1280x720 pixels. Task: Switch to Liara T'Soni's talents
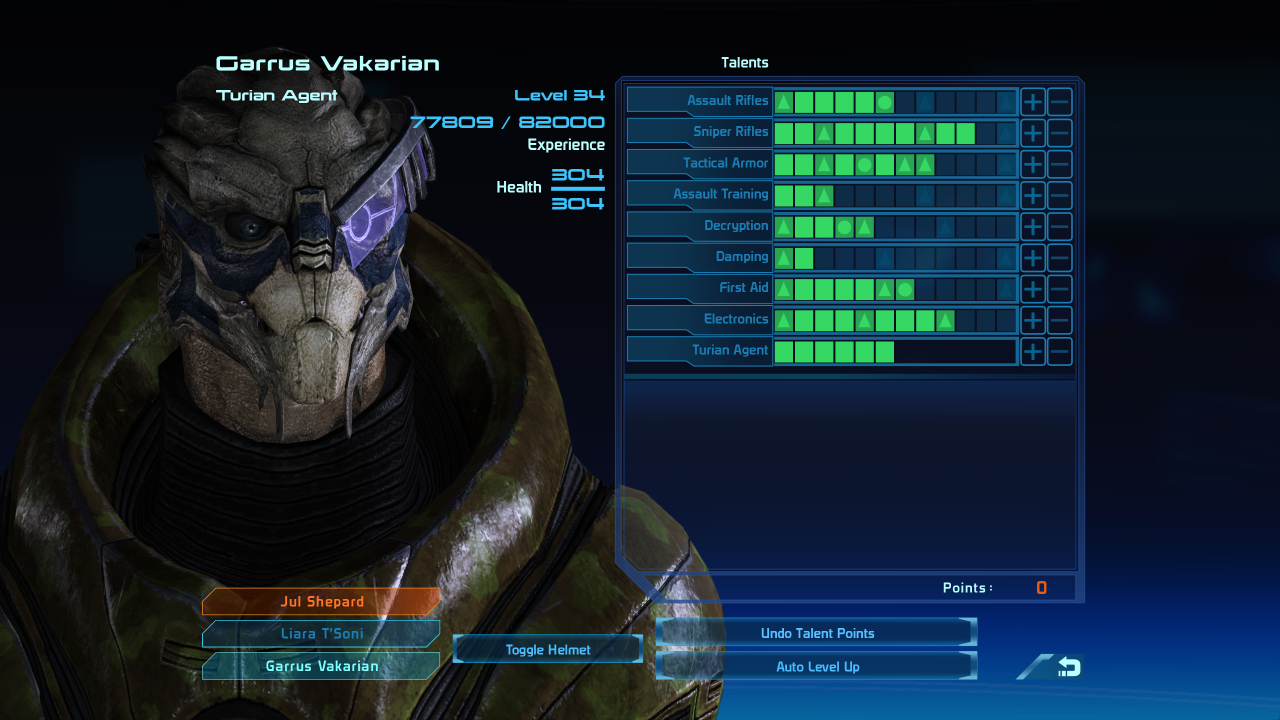[x=321, y=634]
